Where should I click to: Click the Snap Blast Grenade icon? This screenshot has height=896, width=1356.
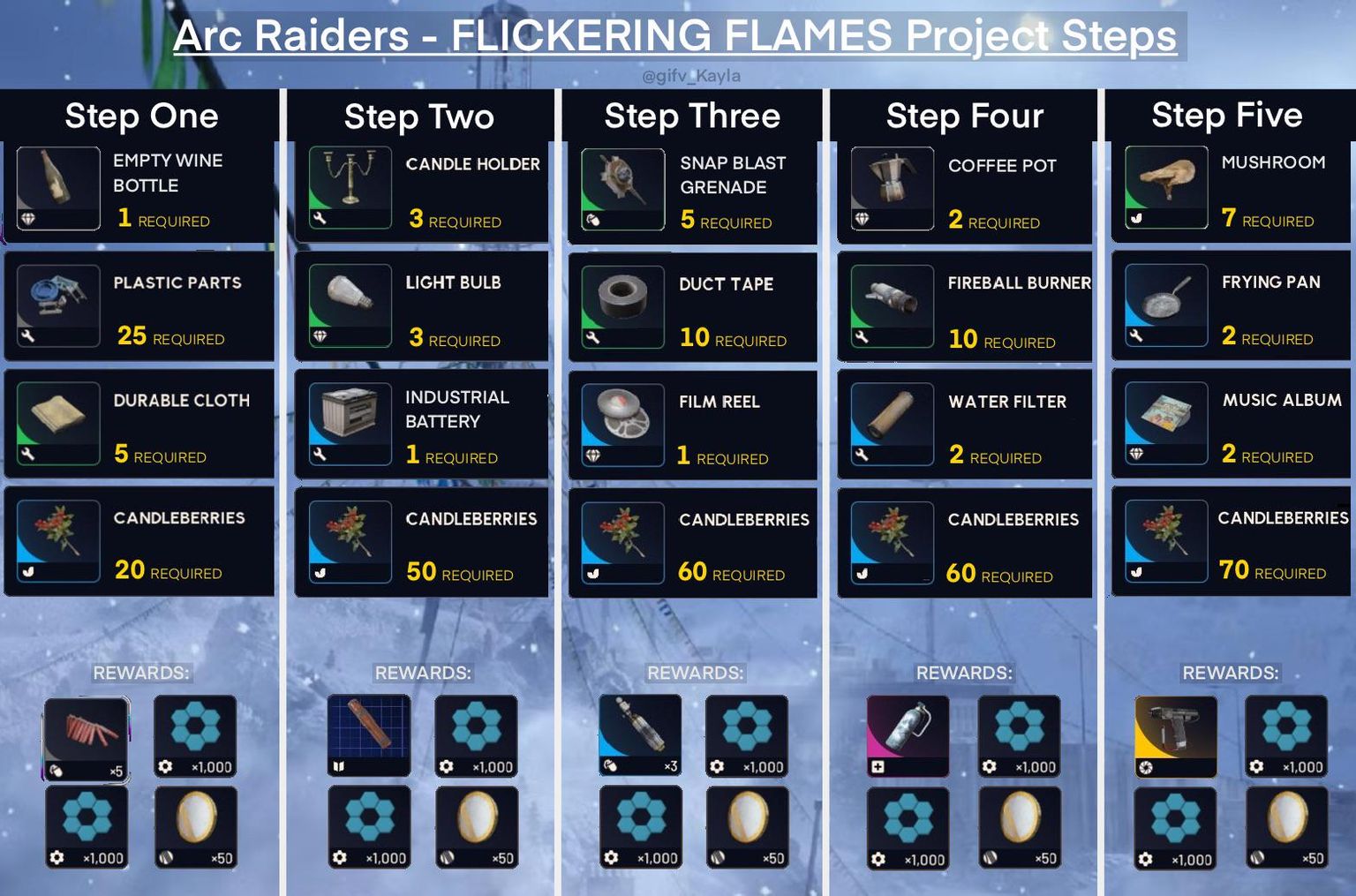(622, 185)
